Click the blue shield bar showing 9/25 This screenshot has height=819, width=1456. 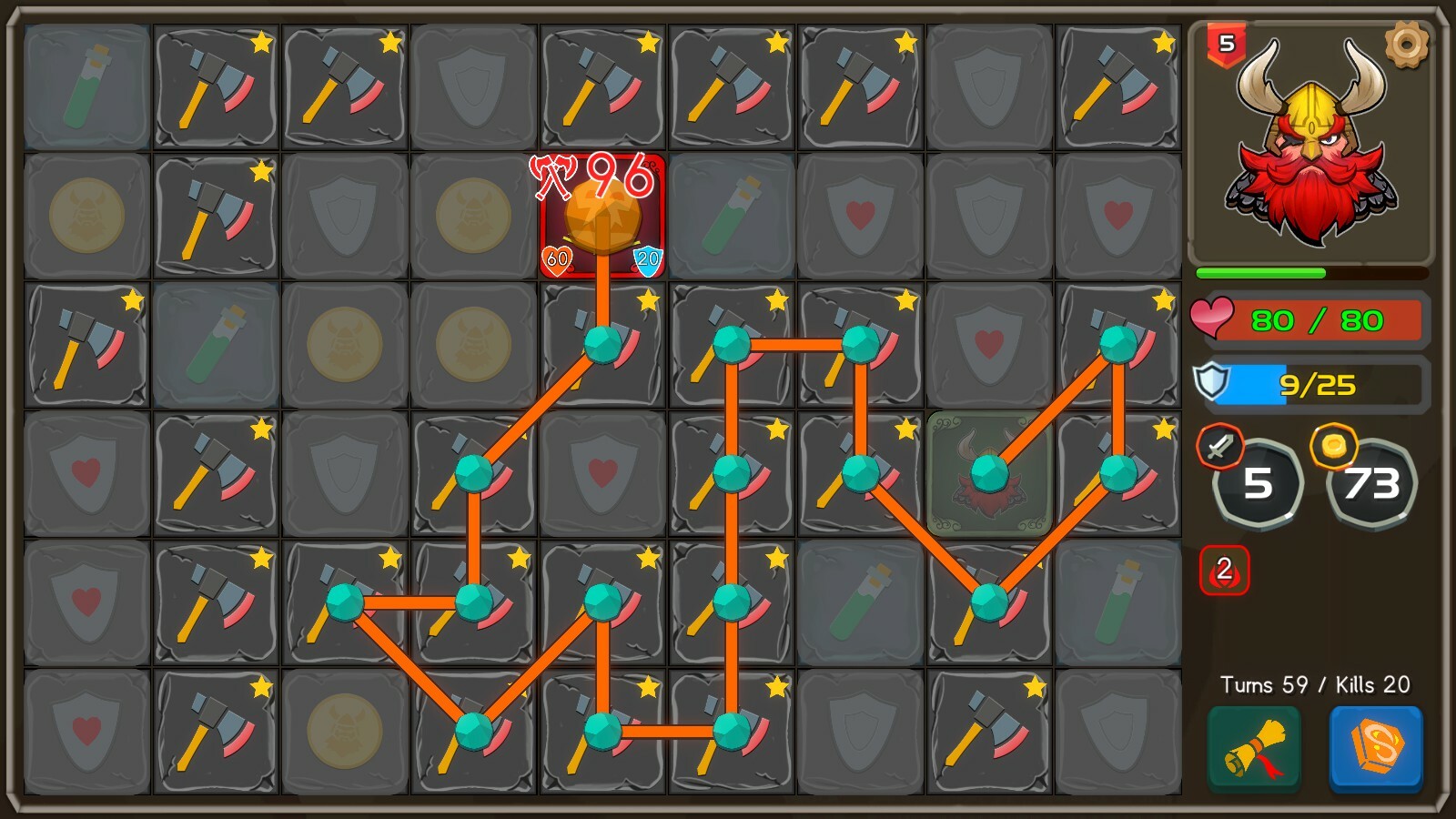[1319, 385]
